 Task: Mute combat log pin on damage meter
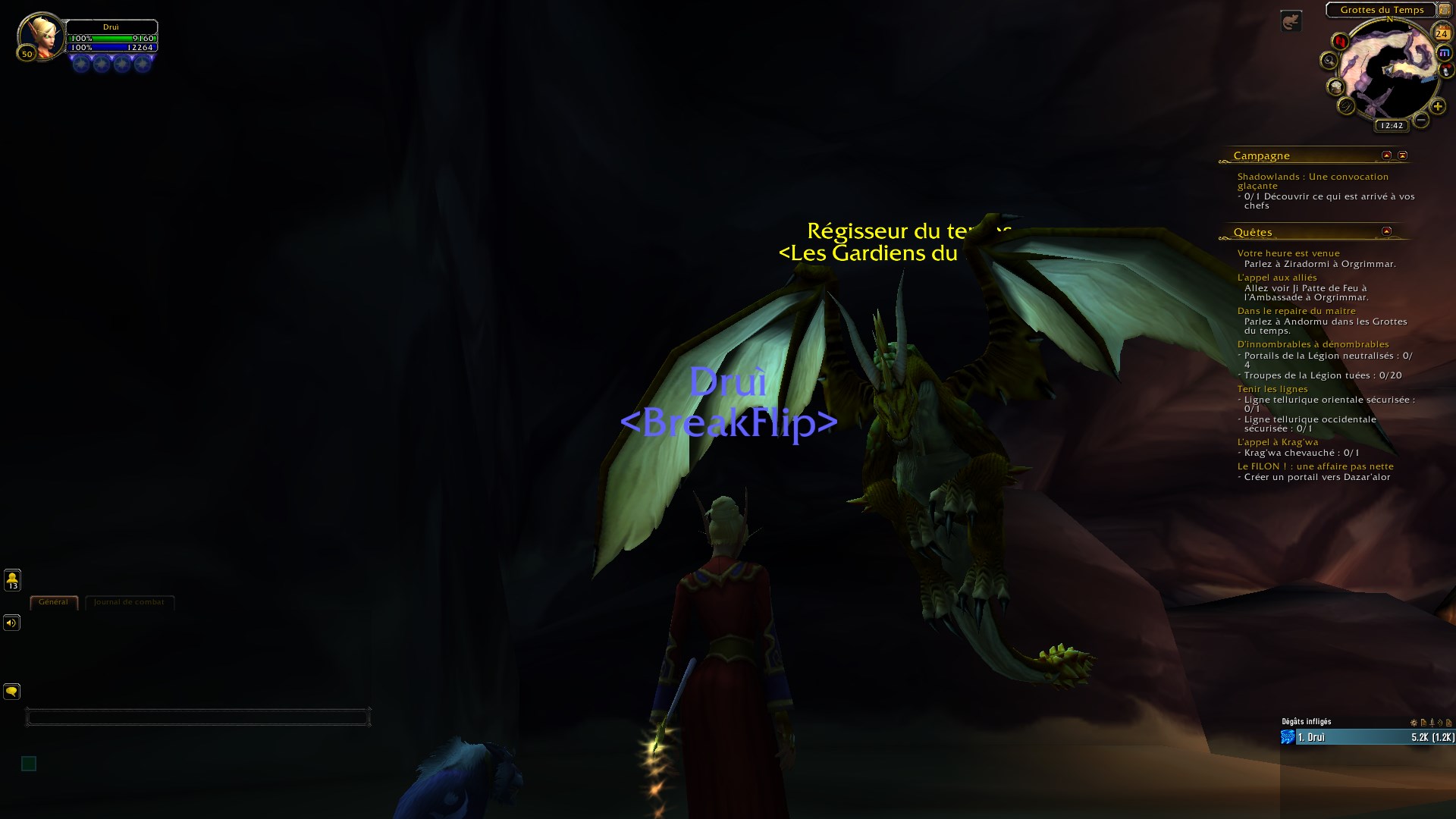(x=1433, y=723)
